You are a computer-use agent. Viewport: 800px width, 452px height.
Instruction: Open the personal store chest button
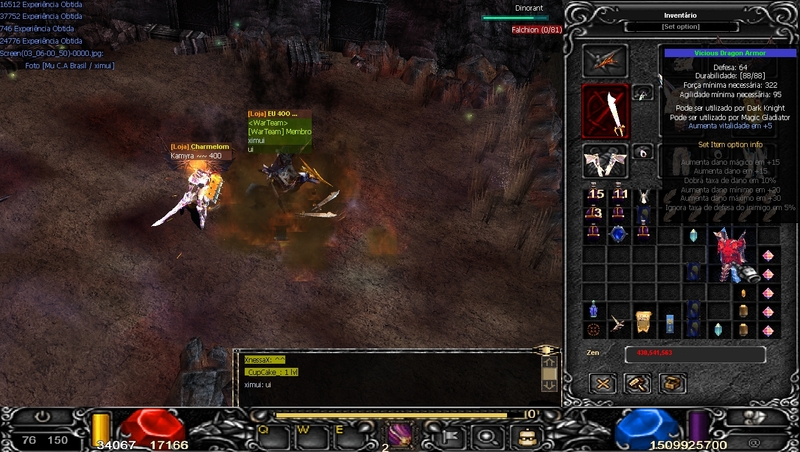pyautogui.click(x=672, y=383)
